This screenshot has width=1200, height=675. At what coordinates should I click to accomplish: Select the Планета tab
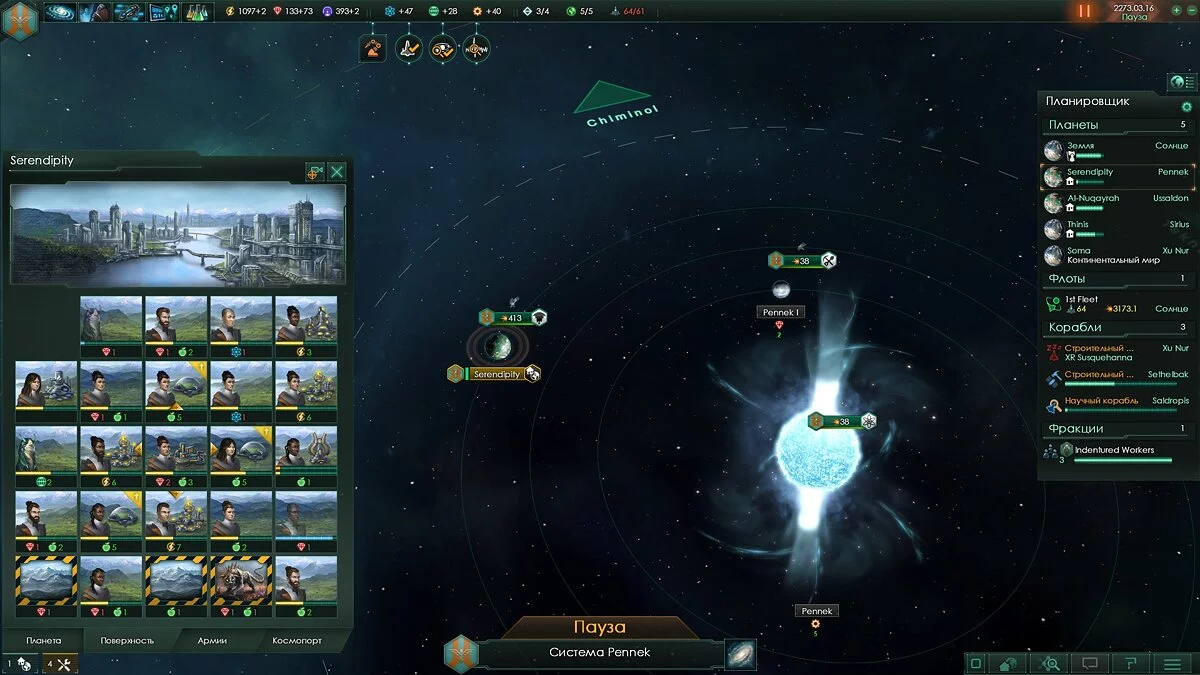[43, 640]
